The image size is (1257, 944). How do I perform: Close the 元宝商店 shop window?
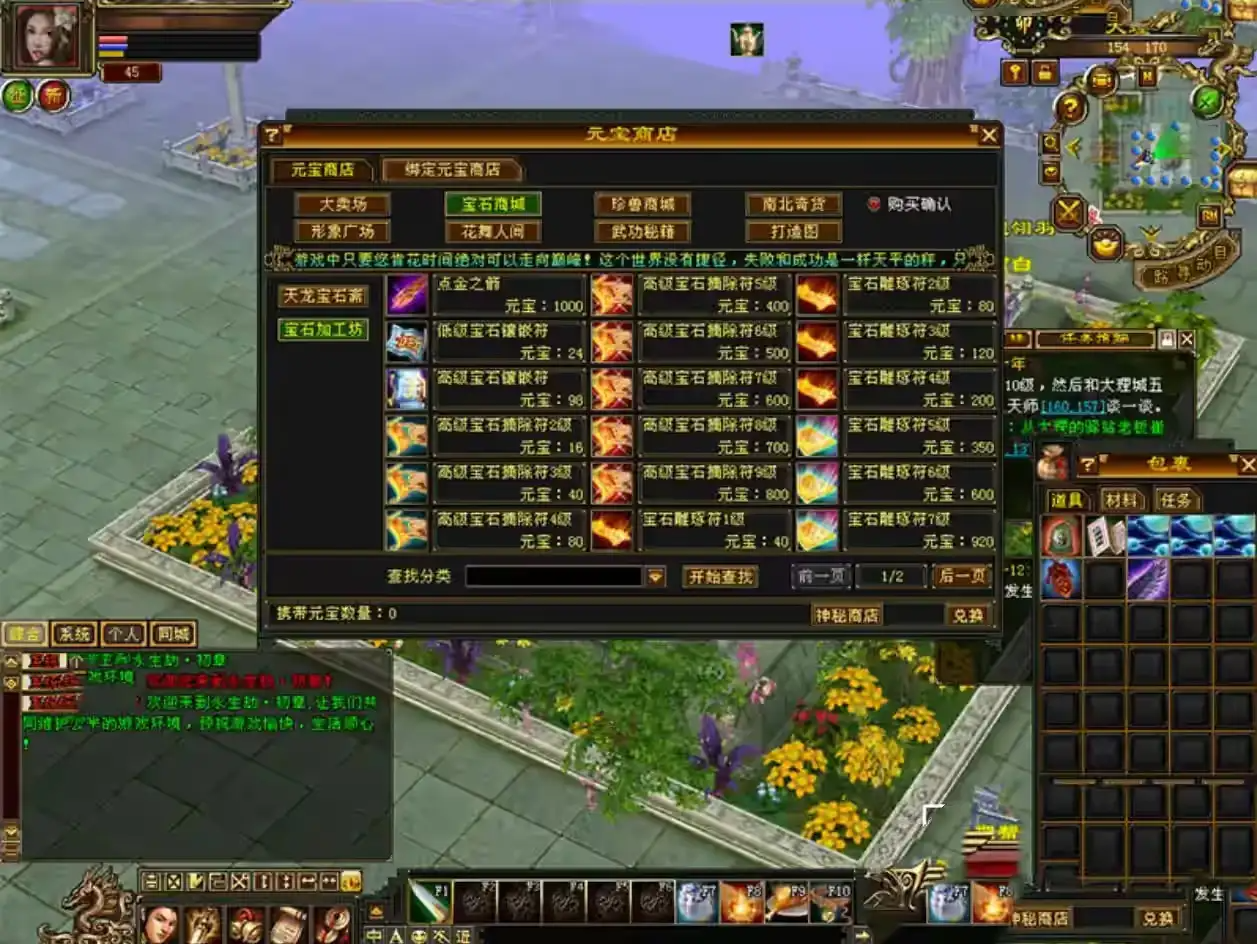988,135
